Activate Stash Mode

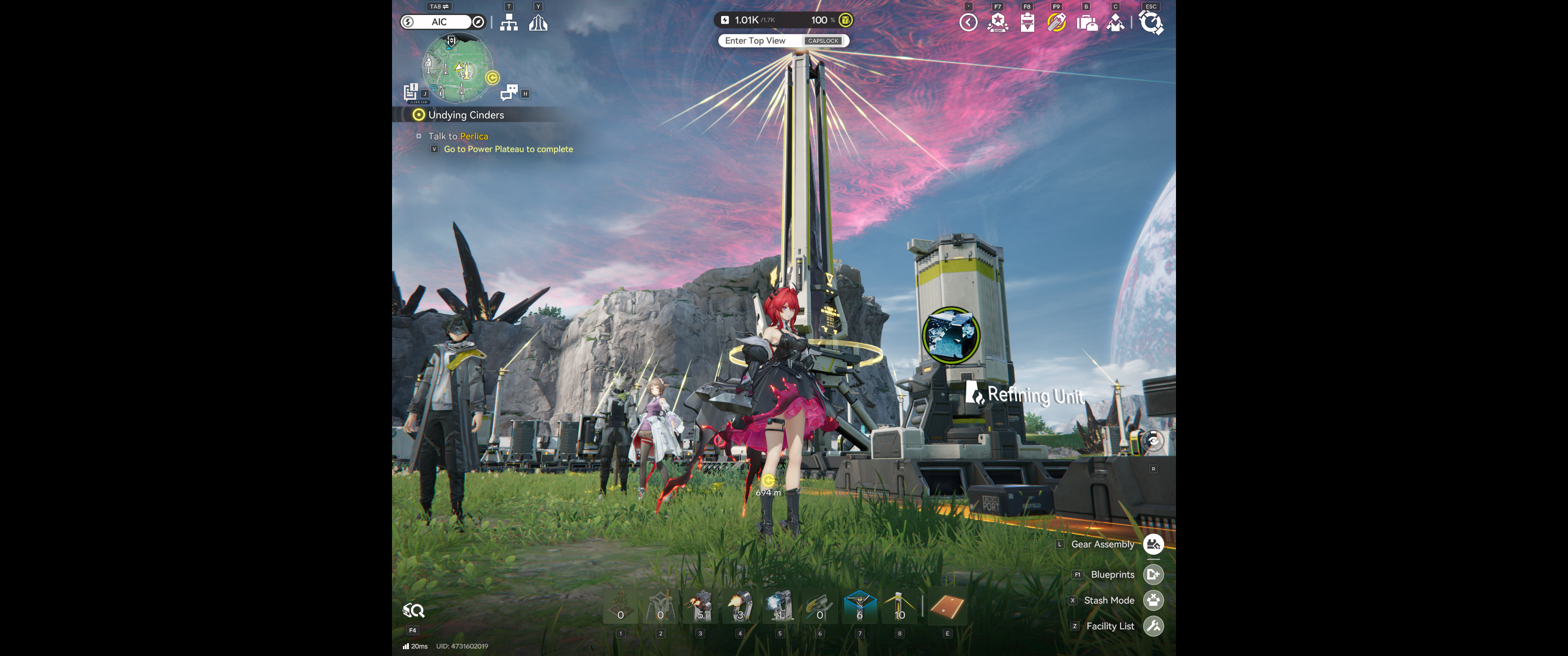click(x=1153, y=600)
